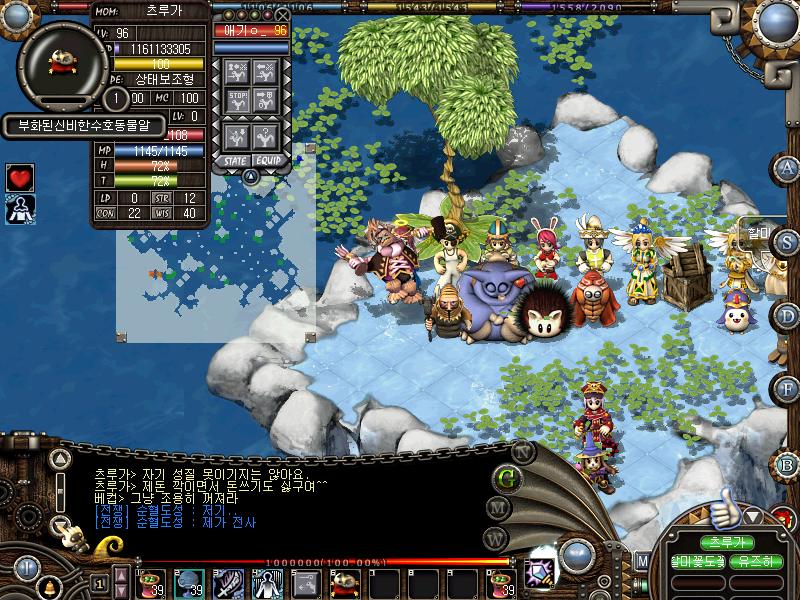Select the green G chat channel button
The height and width of the screenshot is (600, 800).
point(507,477)
